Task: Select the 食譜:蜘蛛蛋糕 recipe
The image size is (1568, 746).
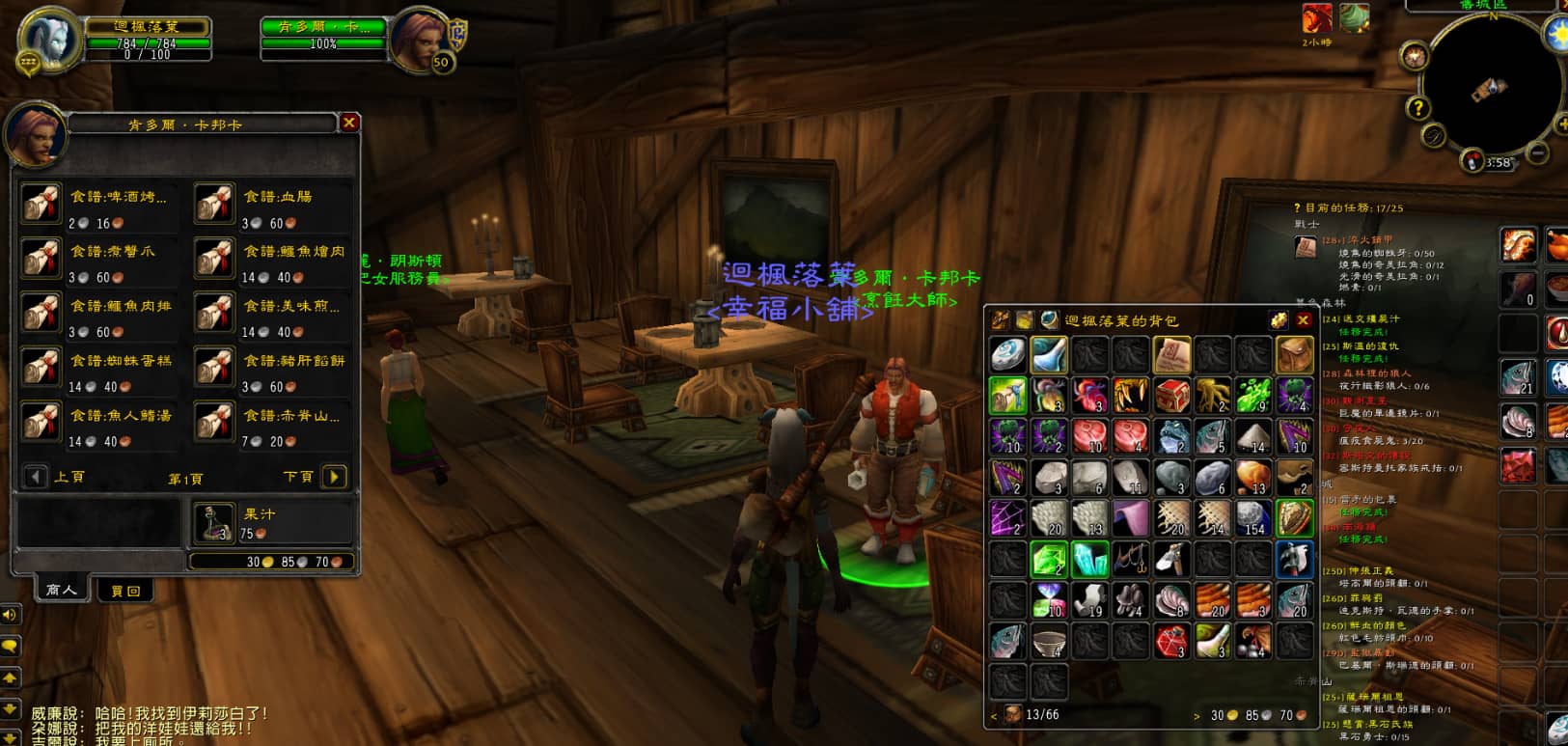Action: (x=41, y=369)
